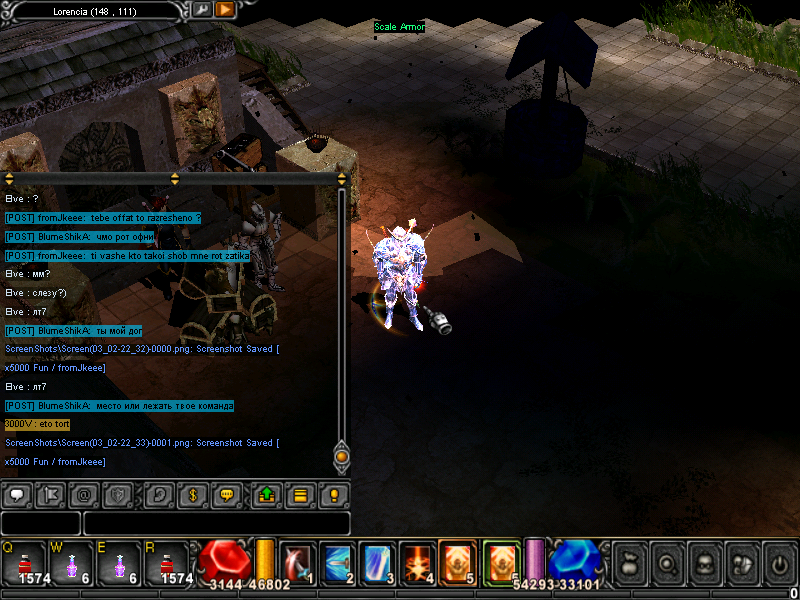This screenshot has width=800, height=600.
Task: Open the wrench settings button
Action: pos(201,9)
